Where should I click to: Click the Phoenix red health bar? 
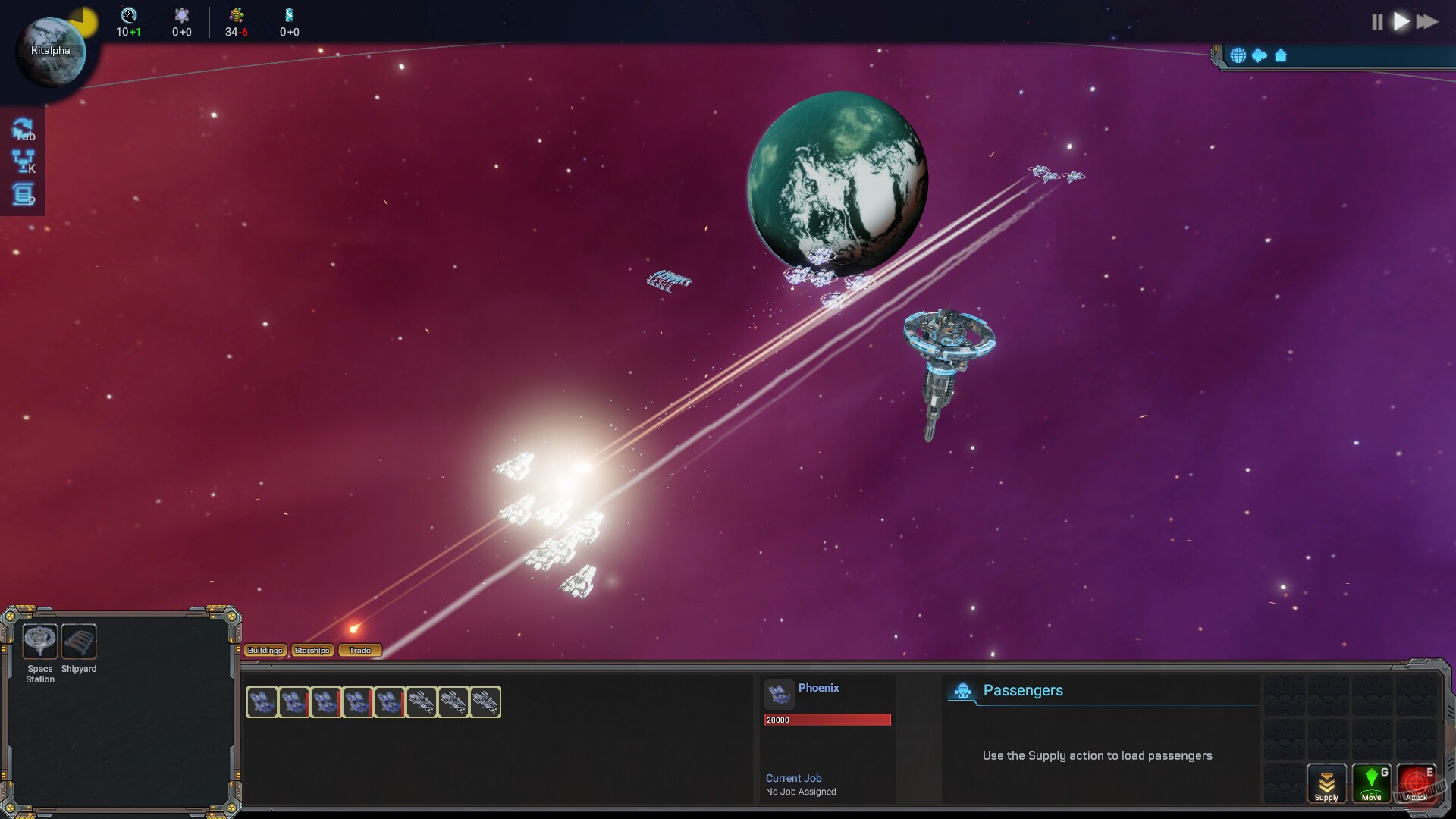coord(828,719)
